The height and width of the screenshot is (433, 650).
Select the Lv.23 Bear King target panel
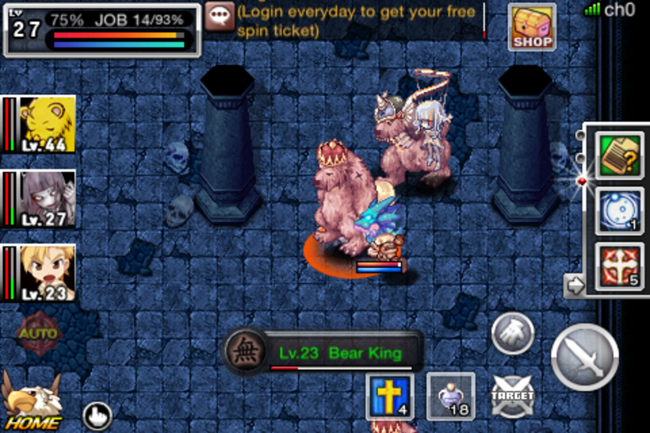coord(323,353)
